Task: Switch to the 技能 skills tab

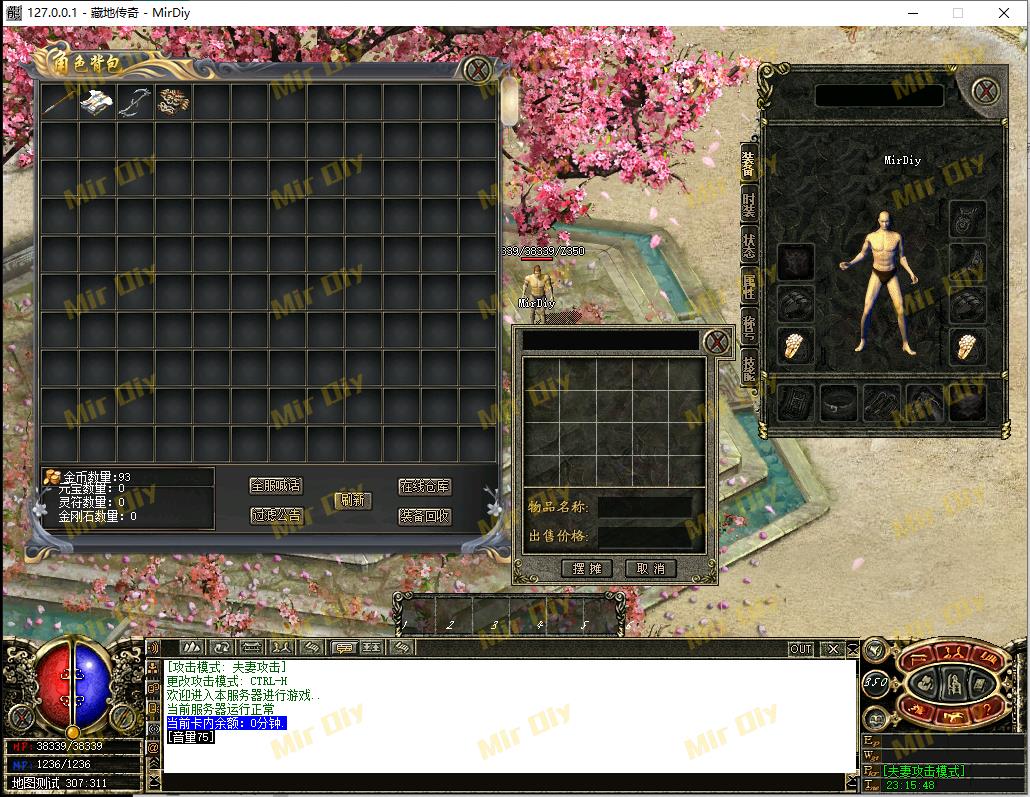Action: [x=748, y=368]
